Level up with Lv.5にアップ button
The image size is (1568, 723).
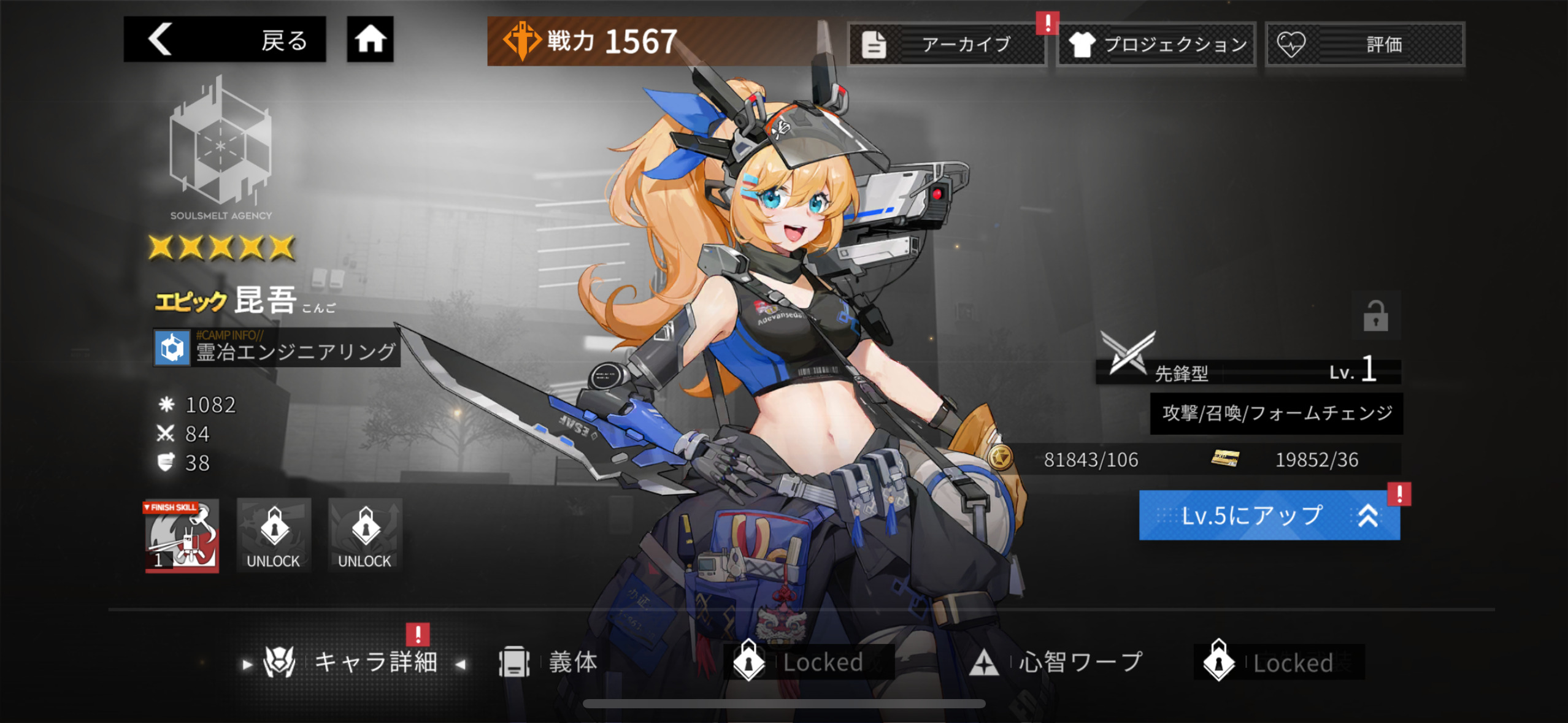coord(1269,516)
